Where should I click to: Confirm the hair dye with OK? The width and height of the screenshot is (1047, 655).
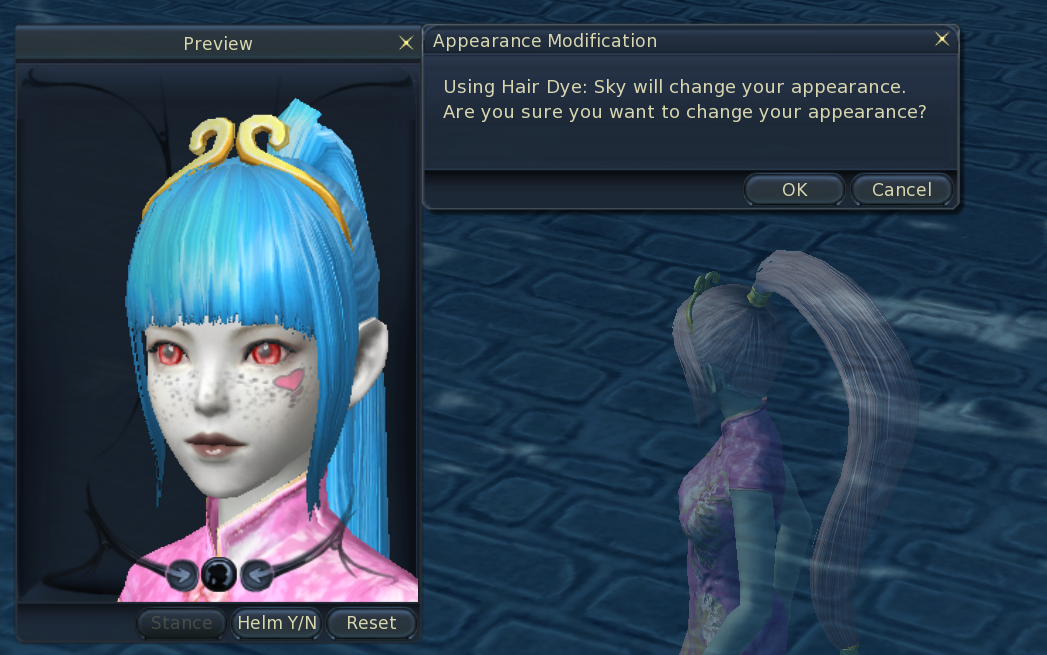coord(795,189)
